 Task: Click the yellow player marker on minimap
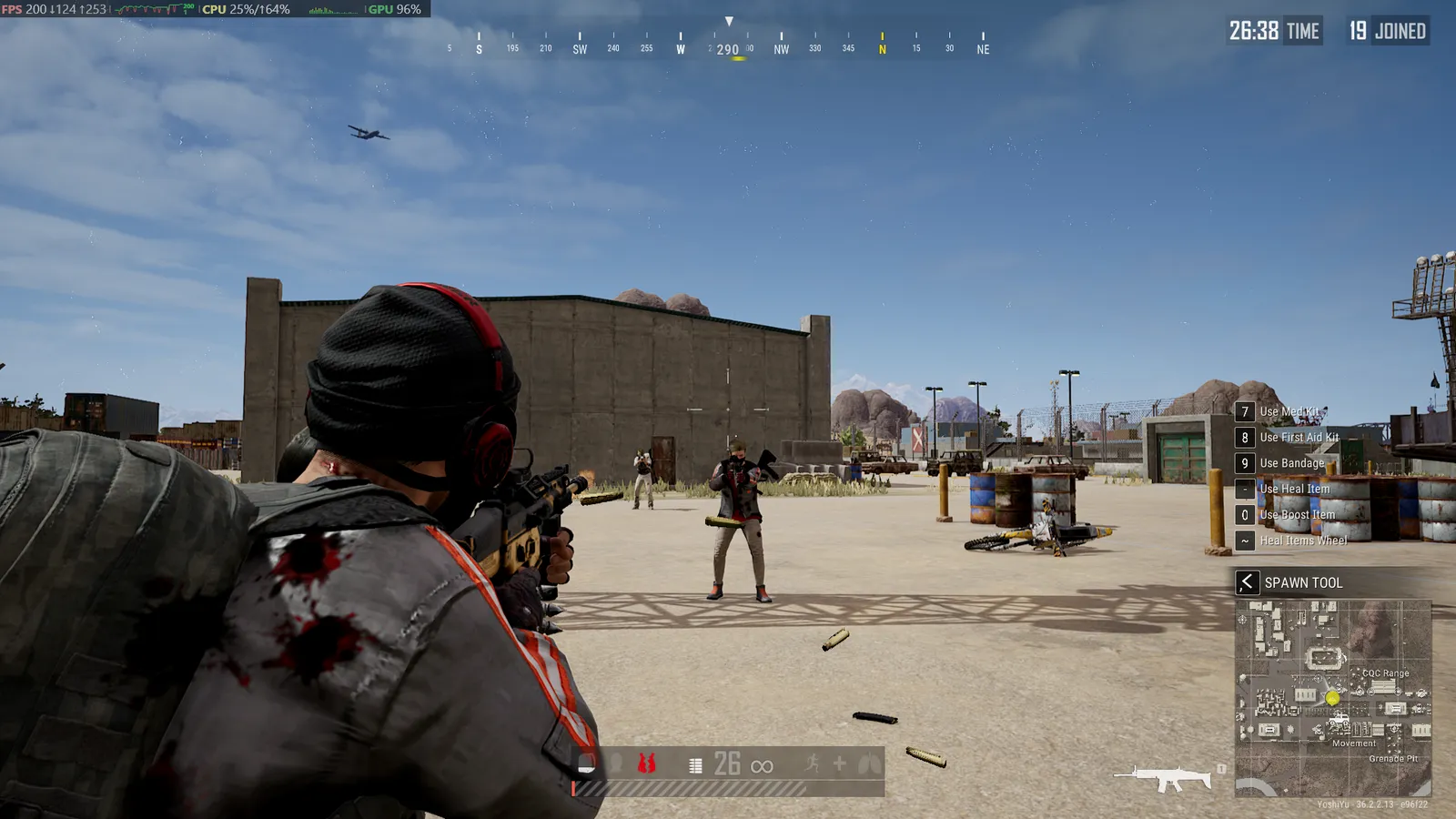(1332, 698)
